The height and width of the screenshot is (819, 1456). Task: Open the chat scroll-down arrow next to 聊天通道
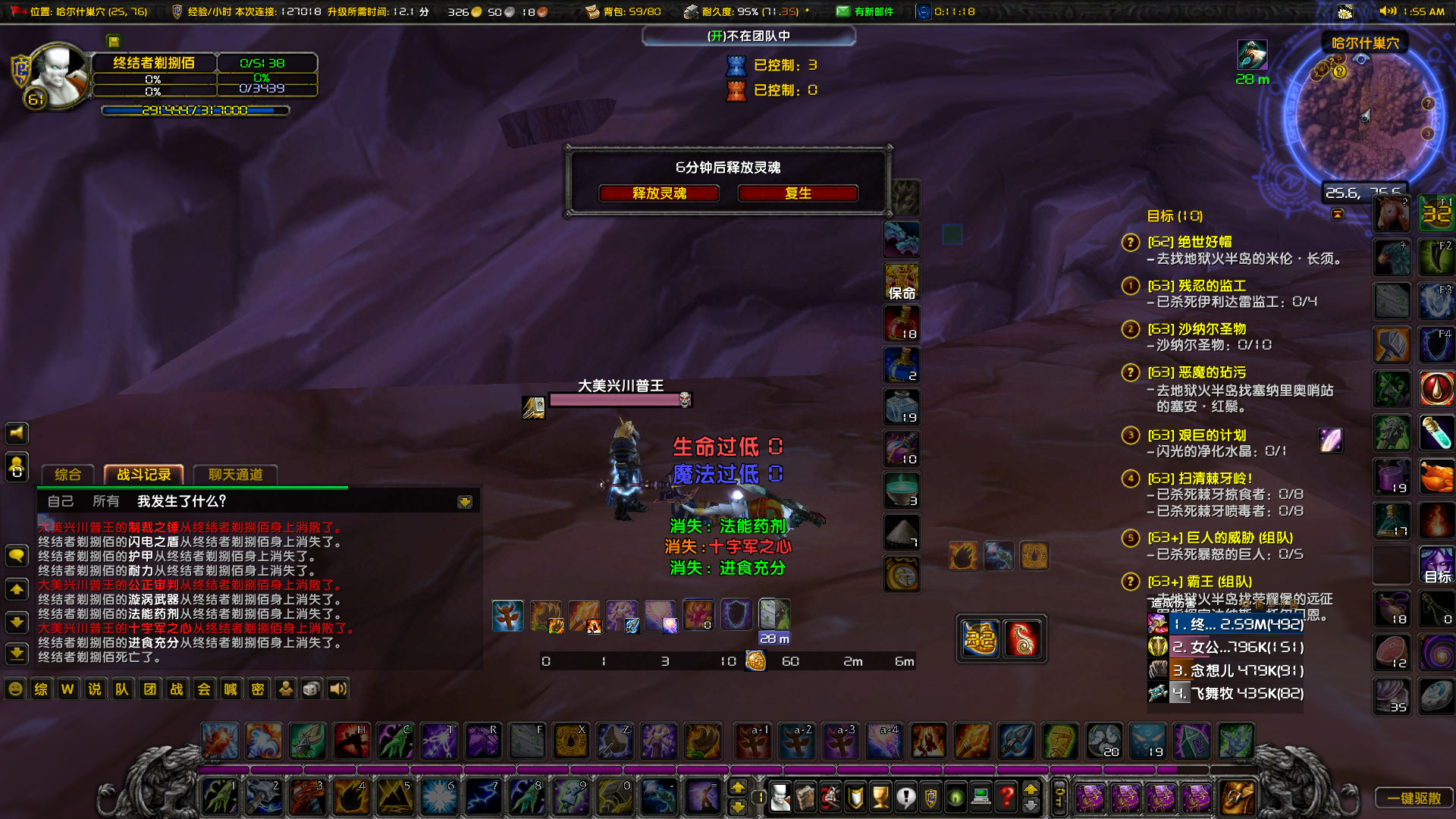click(x=464, y=500)
